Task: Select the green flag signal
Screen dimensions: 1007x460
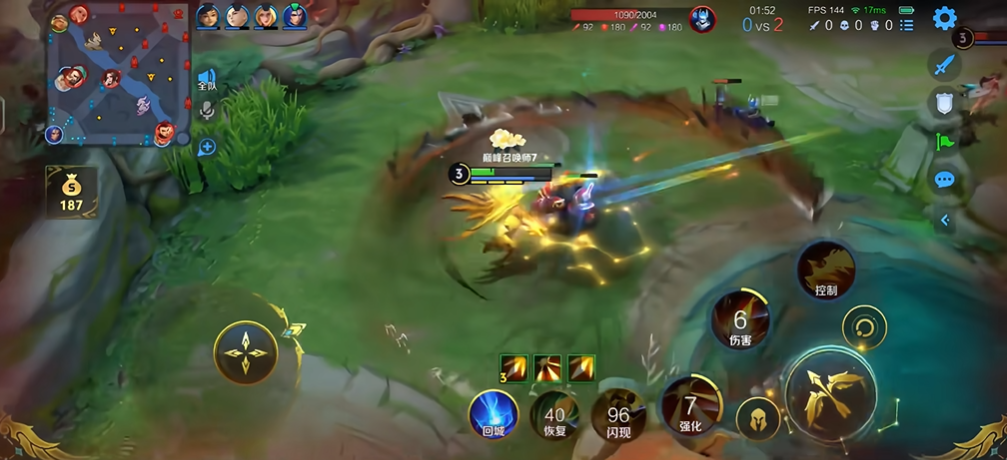Action: 944,141
